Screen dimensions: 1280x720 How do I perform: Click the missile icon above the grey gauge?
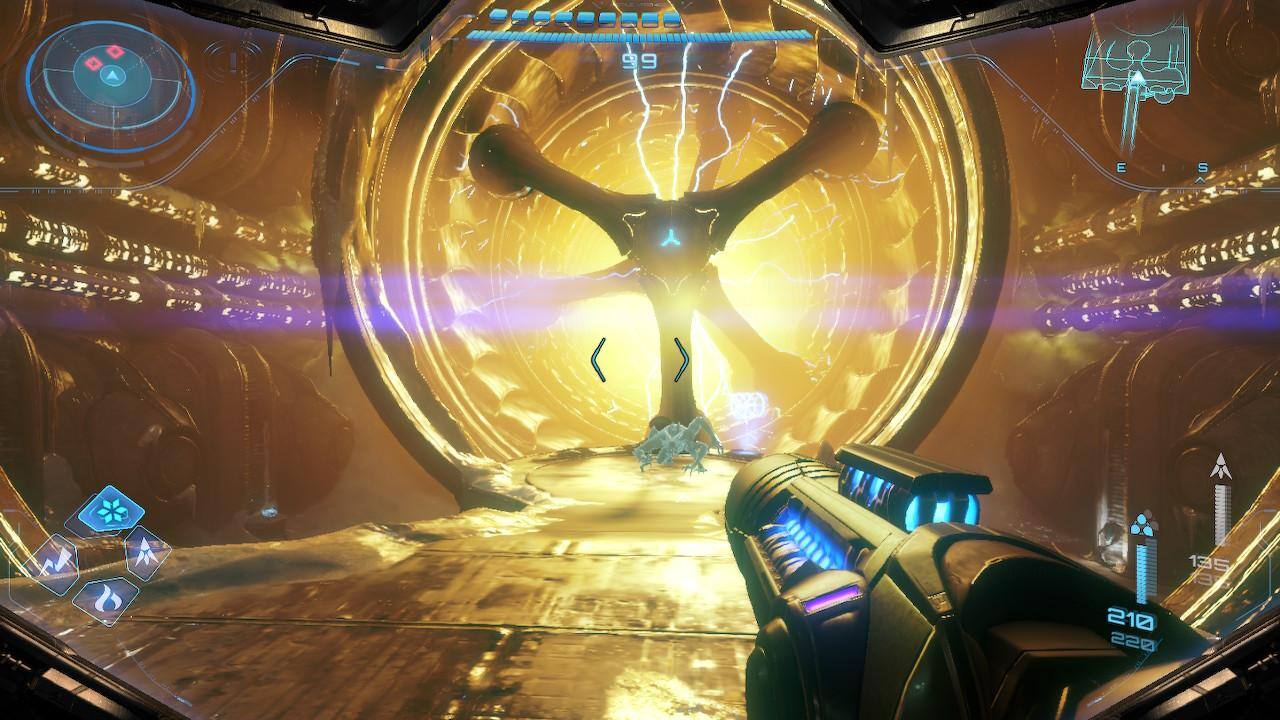(1219, 467)
